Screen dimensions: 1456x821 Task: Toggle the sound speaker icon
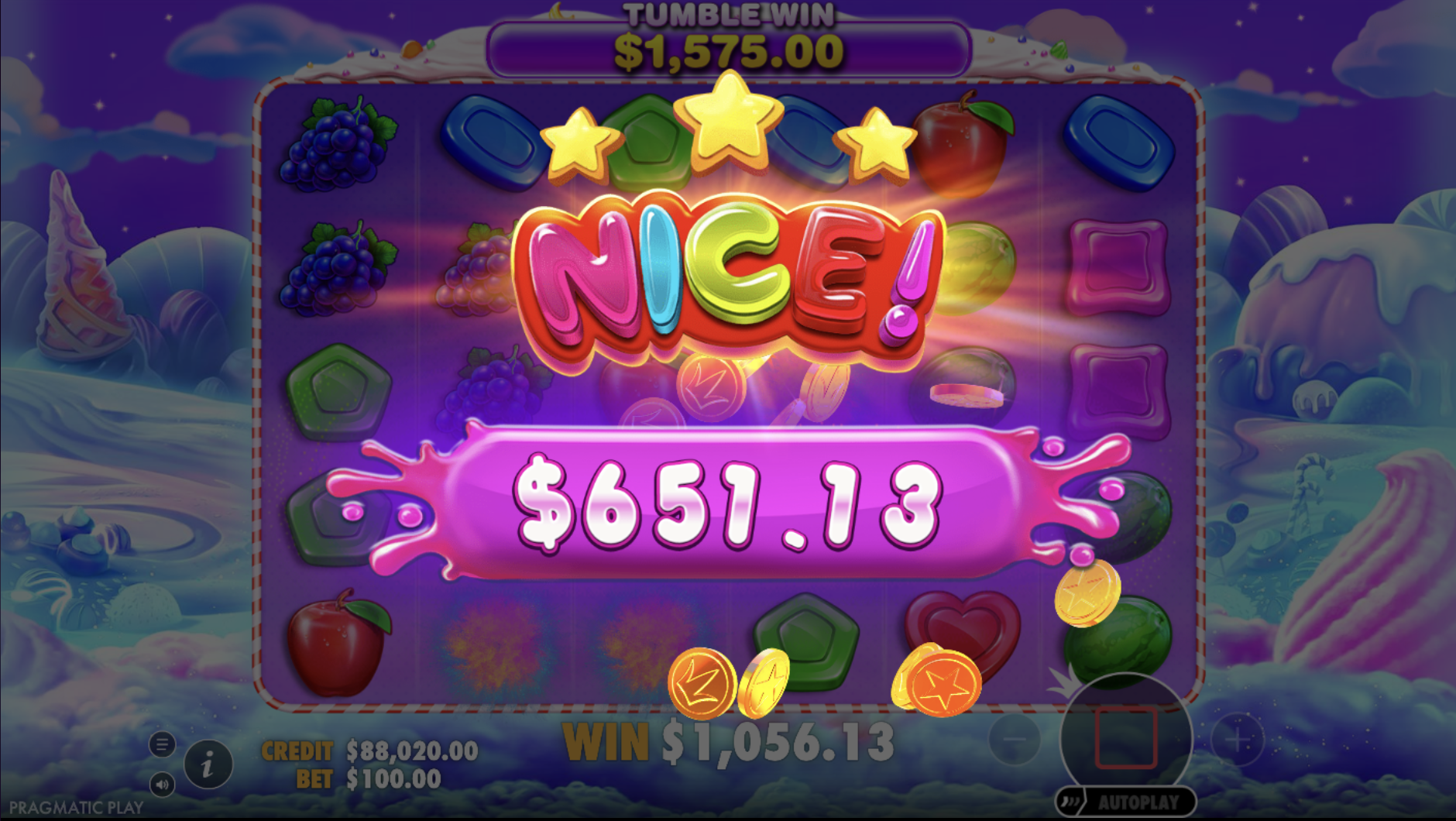pos(162,785)
